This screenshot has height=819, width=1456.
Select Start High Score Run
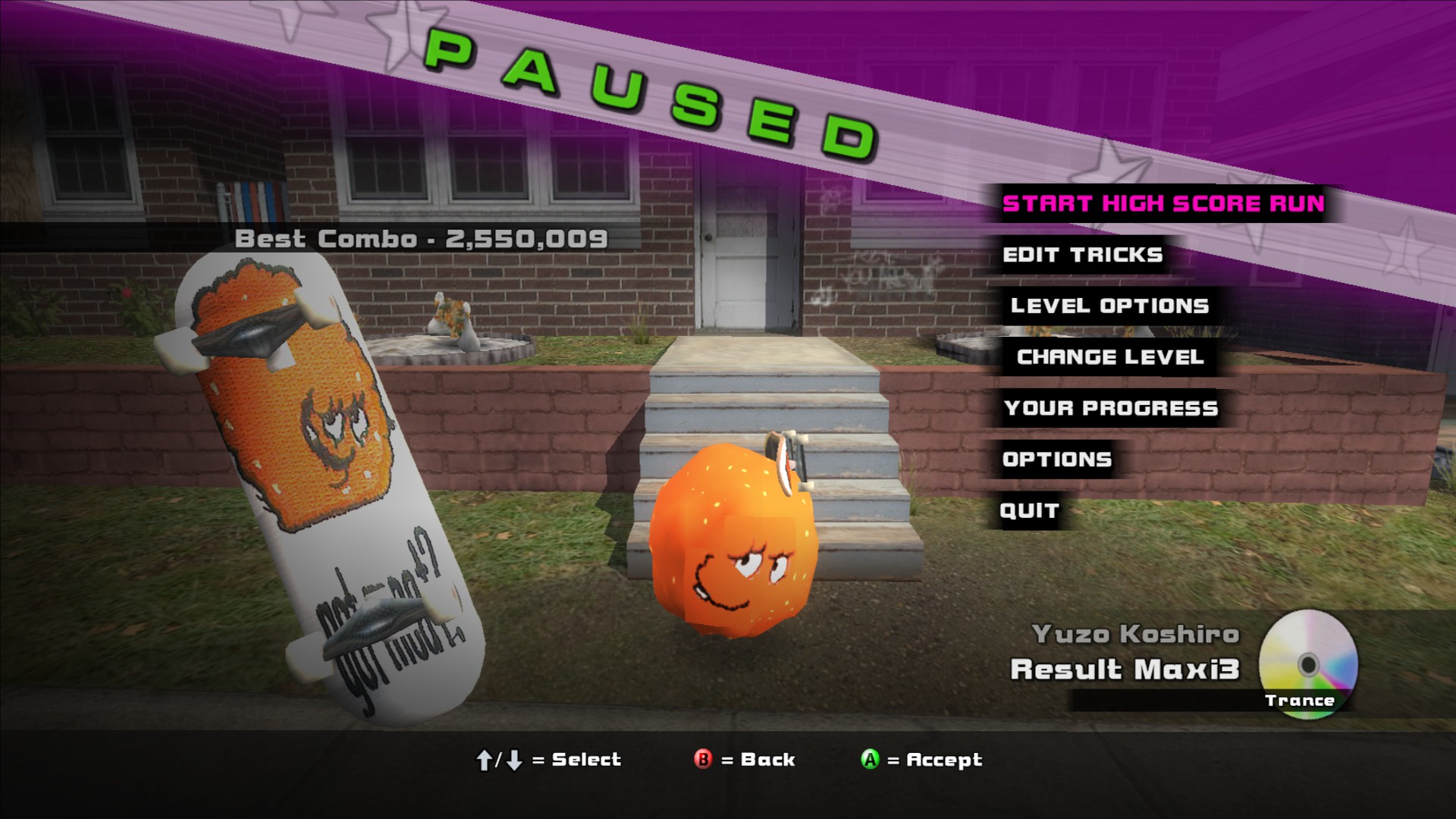tap(1163, 204)
